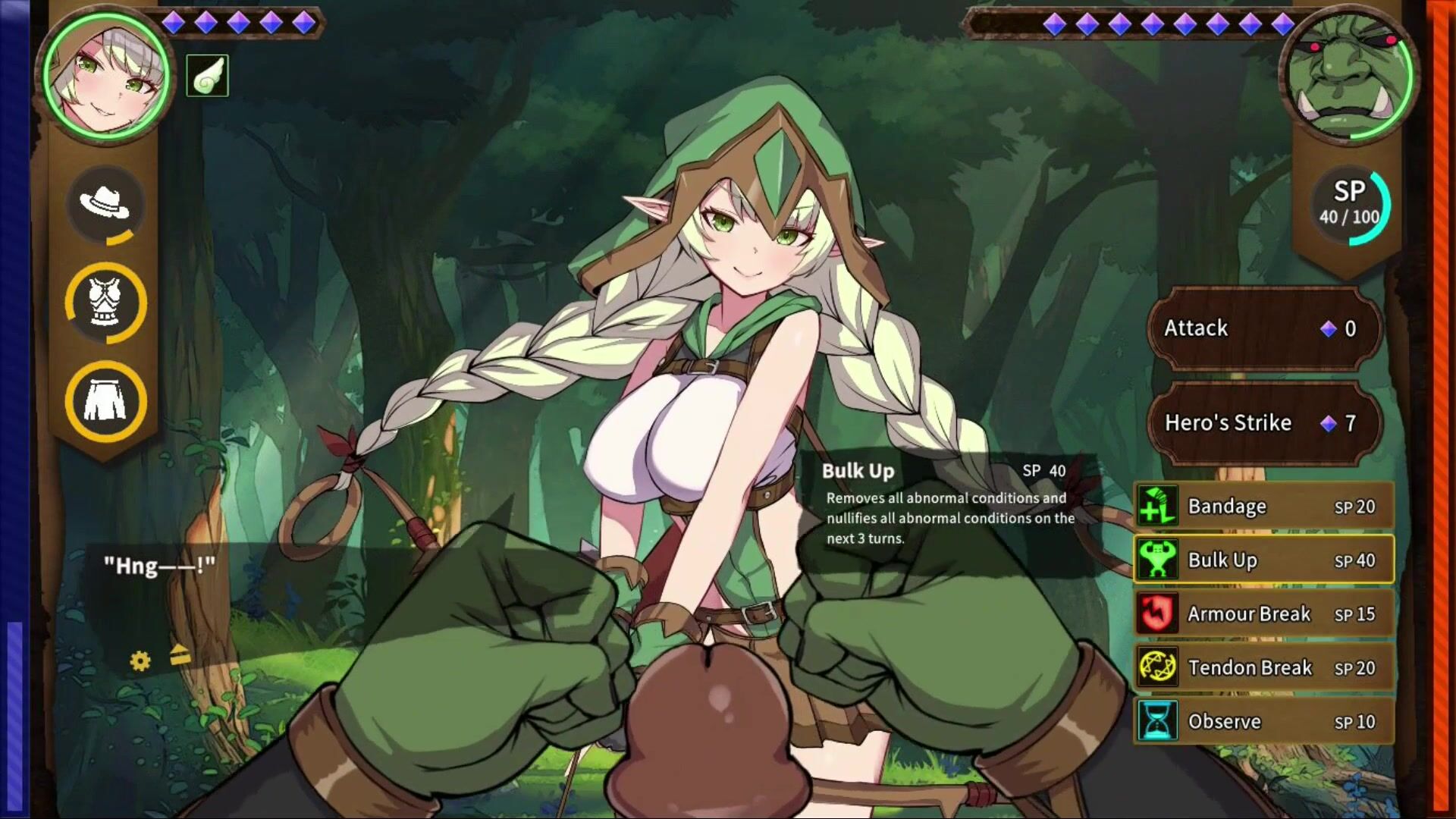Viewport: 1456px width, 819px height.
Task: Use the Tendon Break skill
Action: click(x=1263, y=668)
